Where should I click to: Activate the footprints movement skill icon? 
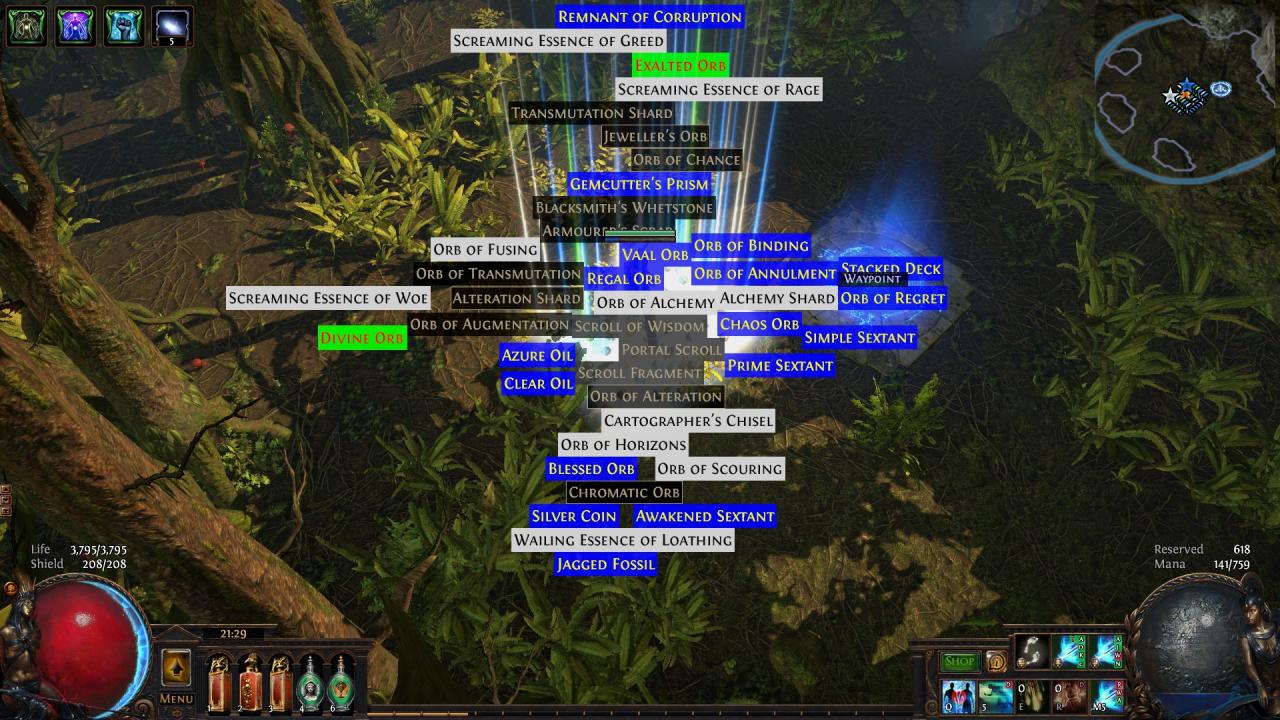coord(1034,651)
